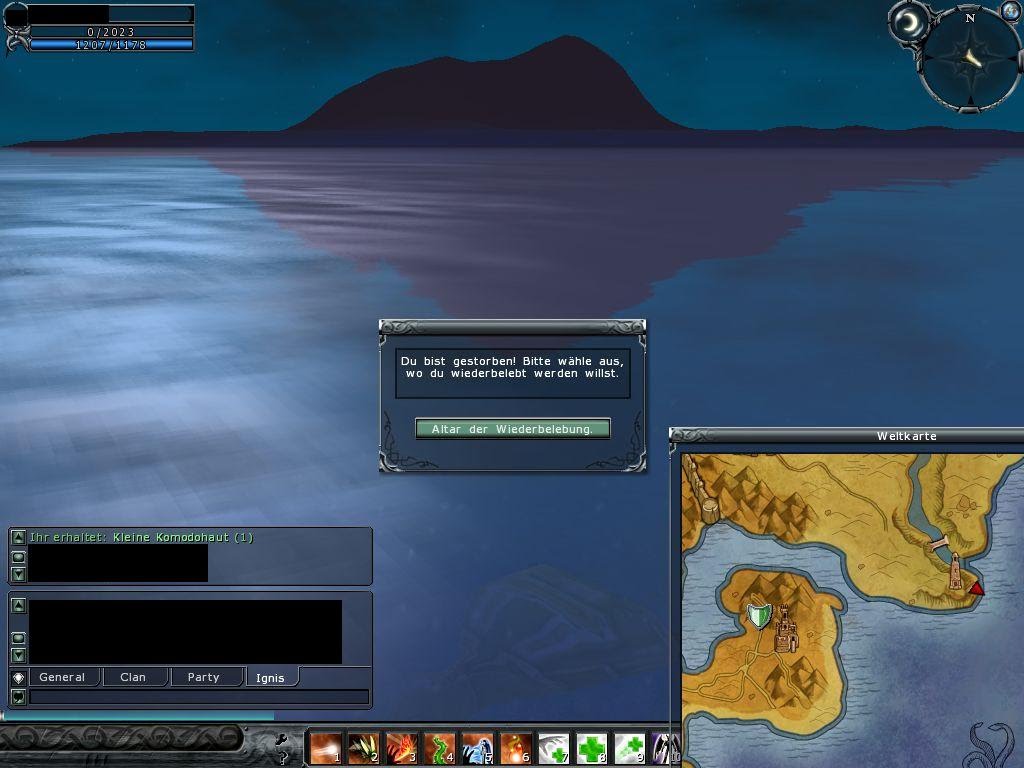This screenshot has height=768, width=1024.
Task: Select the green shield marker on world map
Action: [760, 615]
